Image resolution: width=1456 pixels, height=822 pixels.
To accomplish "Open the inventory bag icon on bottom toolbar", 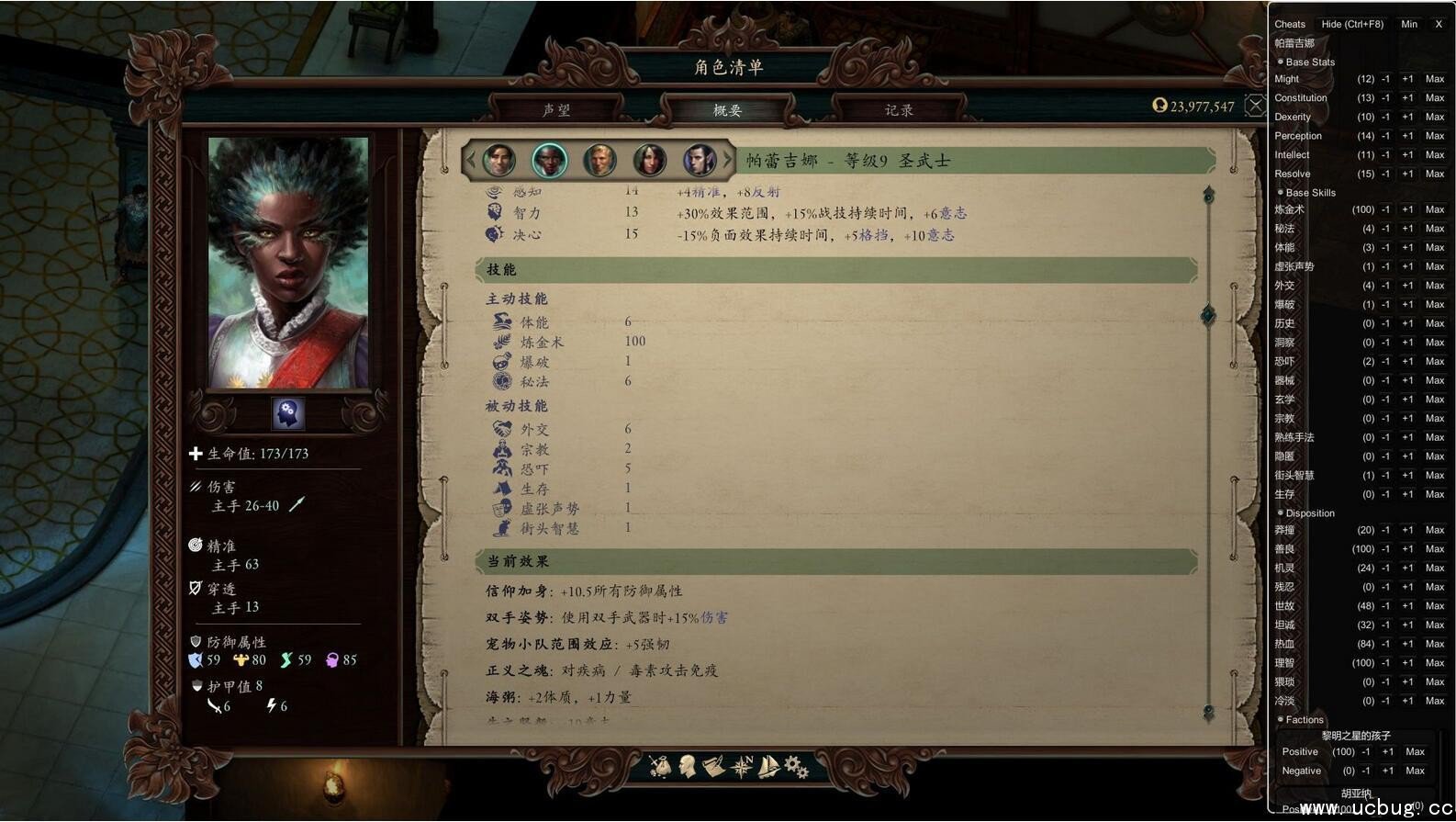I will [x=660, y=765].
